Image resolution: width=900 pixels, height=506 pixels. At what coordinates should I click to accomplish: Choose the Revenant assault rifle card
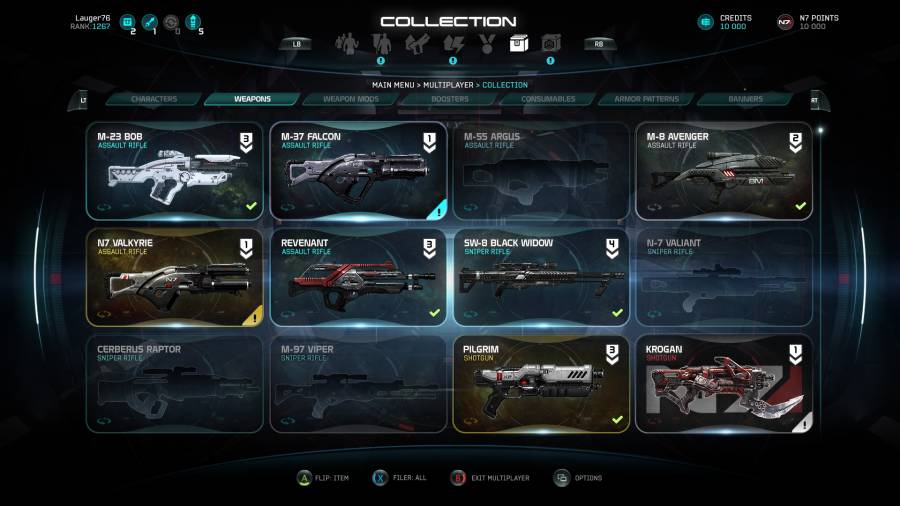(358, 277)
